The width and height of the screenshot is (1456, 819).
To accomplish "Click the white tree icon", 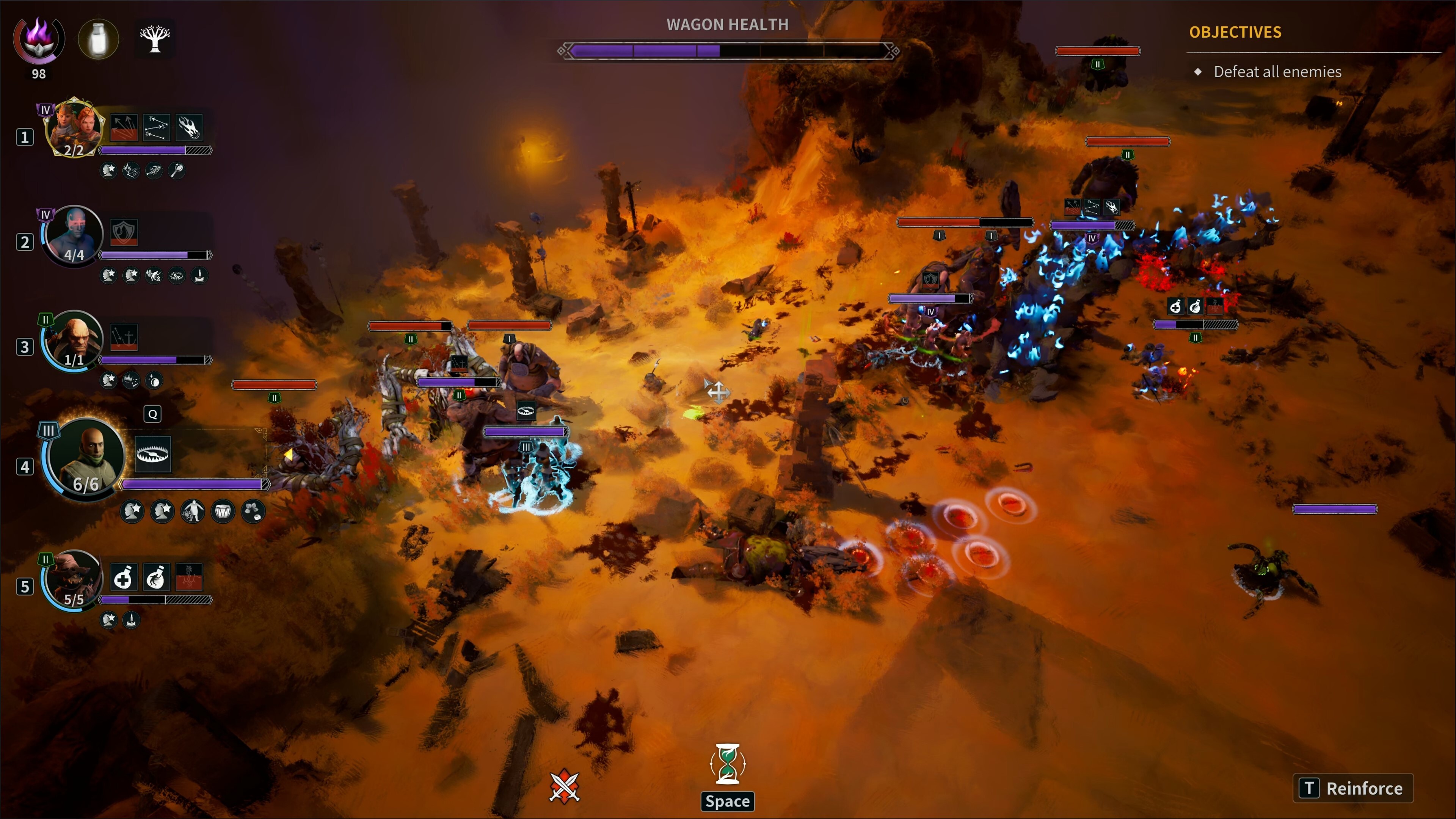I will [x=155, y=39].
